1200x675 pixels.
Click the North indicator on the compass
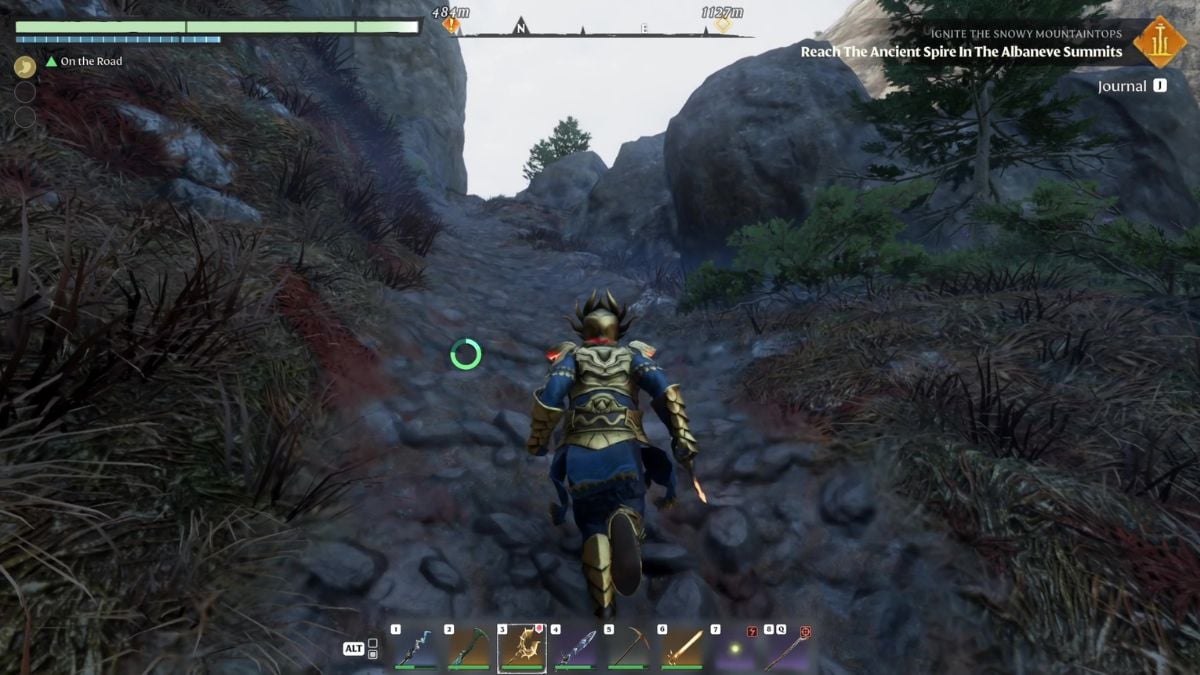(x=520, y=26)
